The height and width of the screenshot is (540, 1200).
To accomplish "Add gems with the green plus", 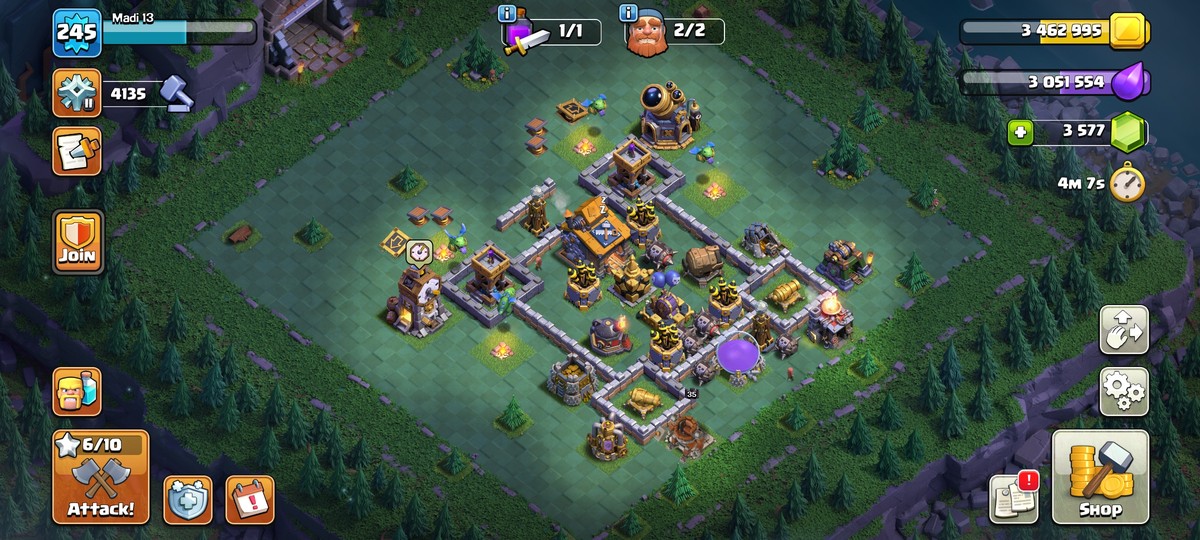I will 1020,132.
